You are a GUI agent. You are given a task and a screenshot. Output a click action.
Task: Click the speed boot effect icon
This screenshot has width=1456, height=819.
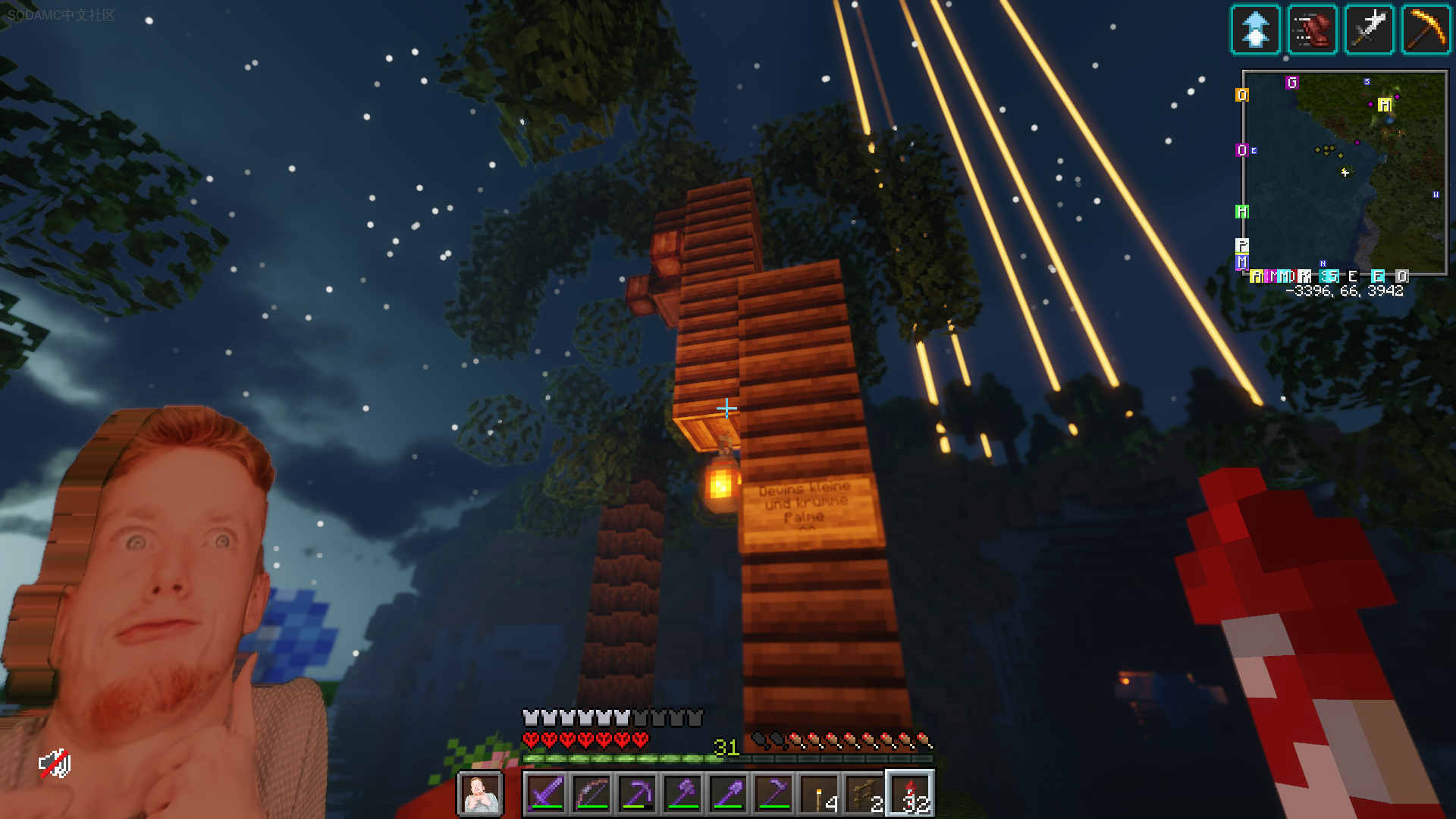[x=1312, y=30]
